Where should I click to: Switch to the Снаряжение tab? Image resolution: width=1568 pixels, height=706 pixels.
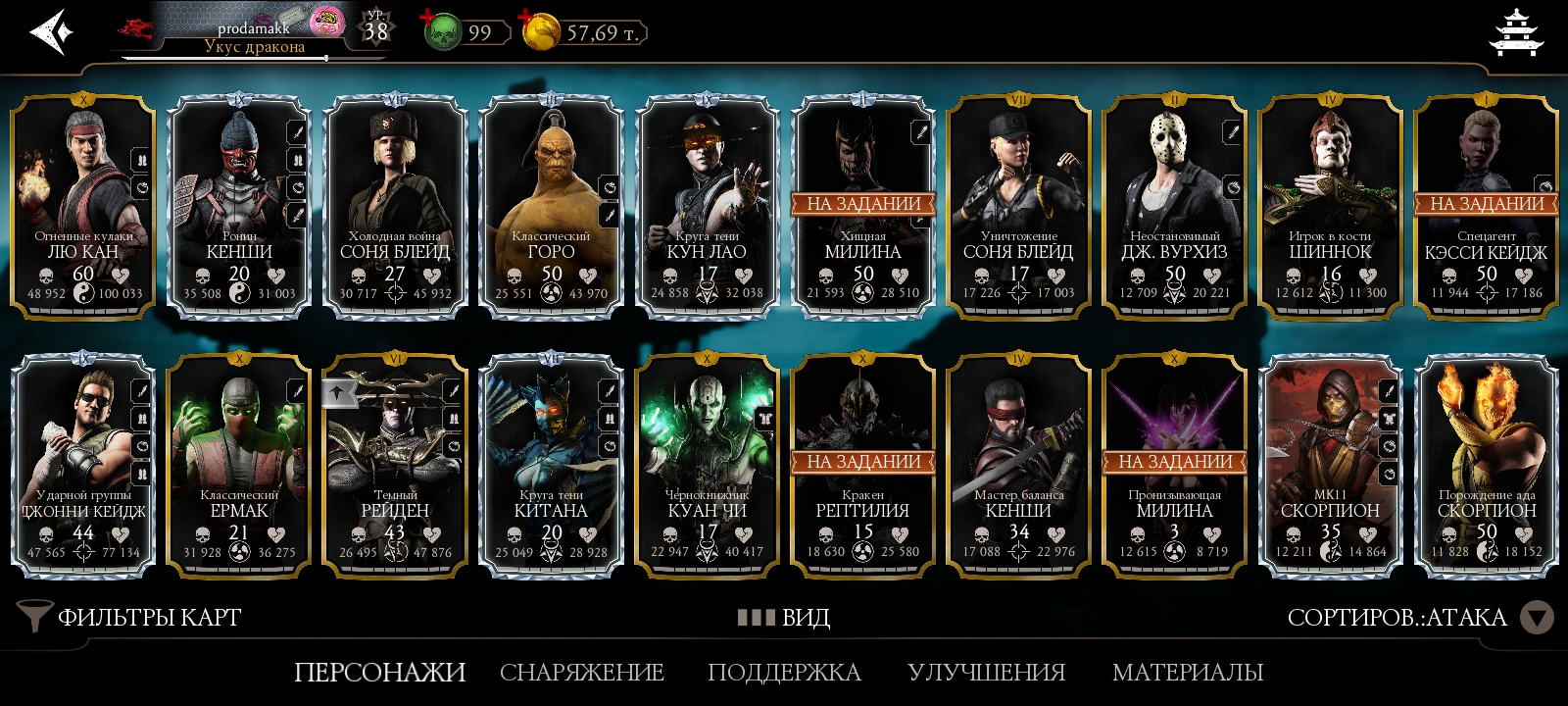(x=582, y=672)
